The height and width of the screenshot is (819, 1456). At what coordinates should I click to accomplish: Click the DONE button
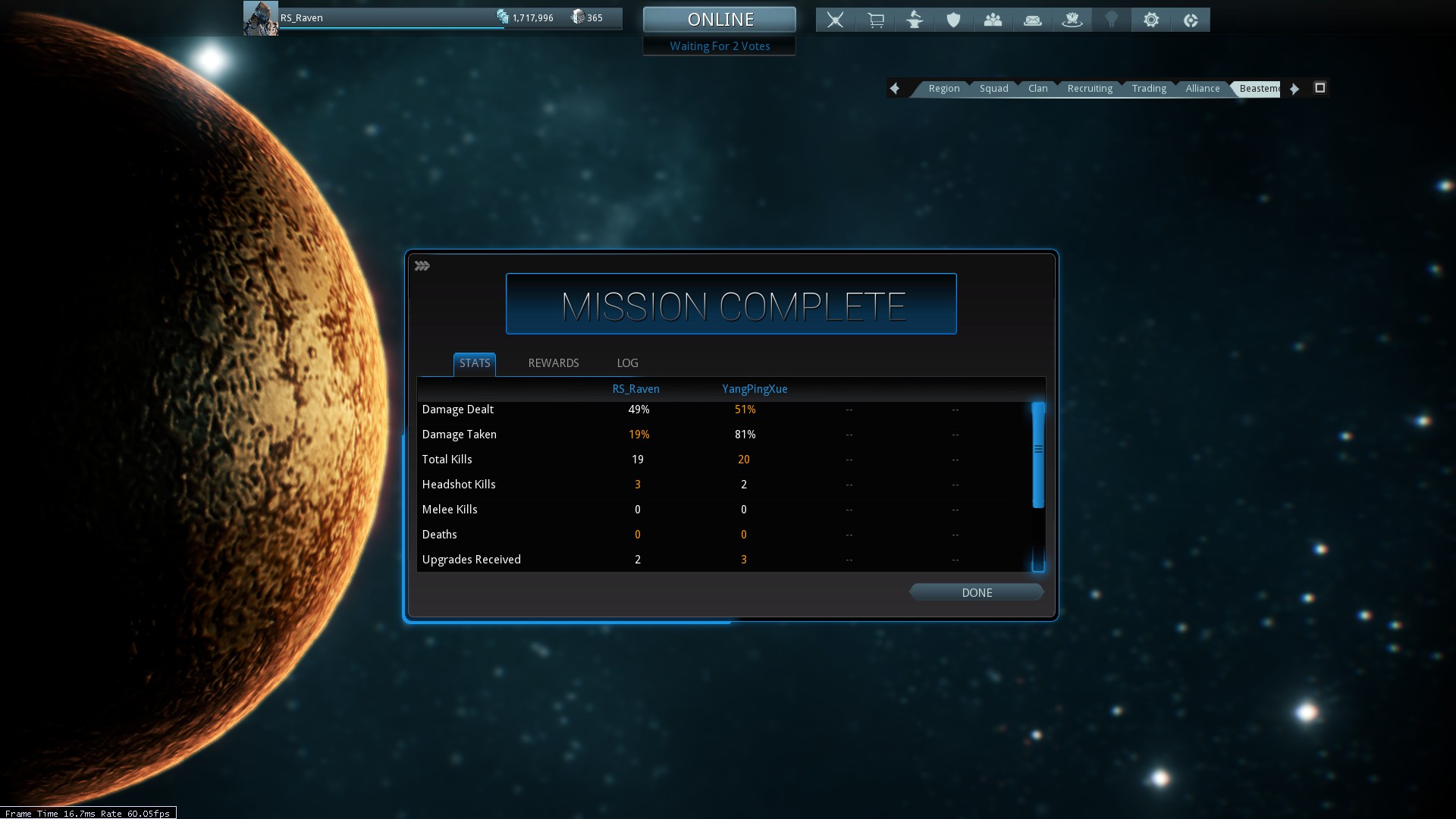(976, 592)
